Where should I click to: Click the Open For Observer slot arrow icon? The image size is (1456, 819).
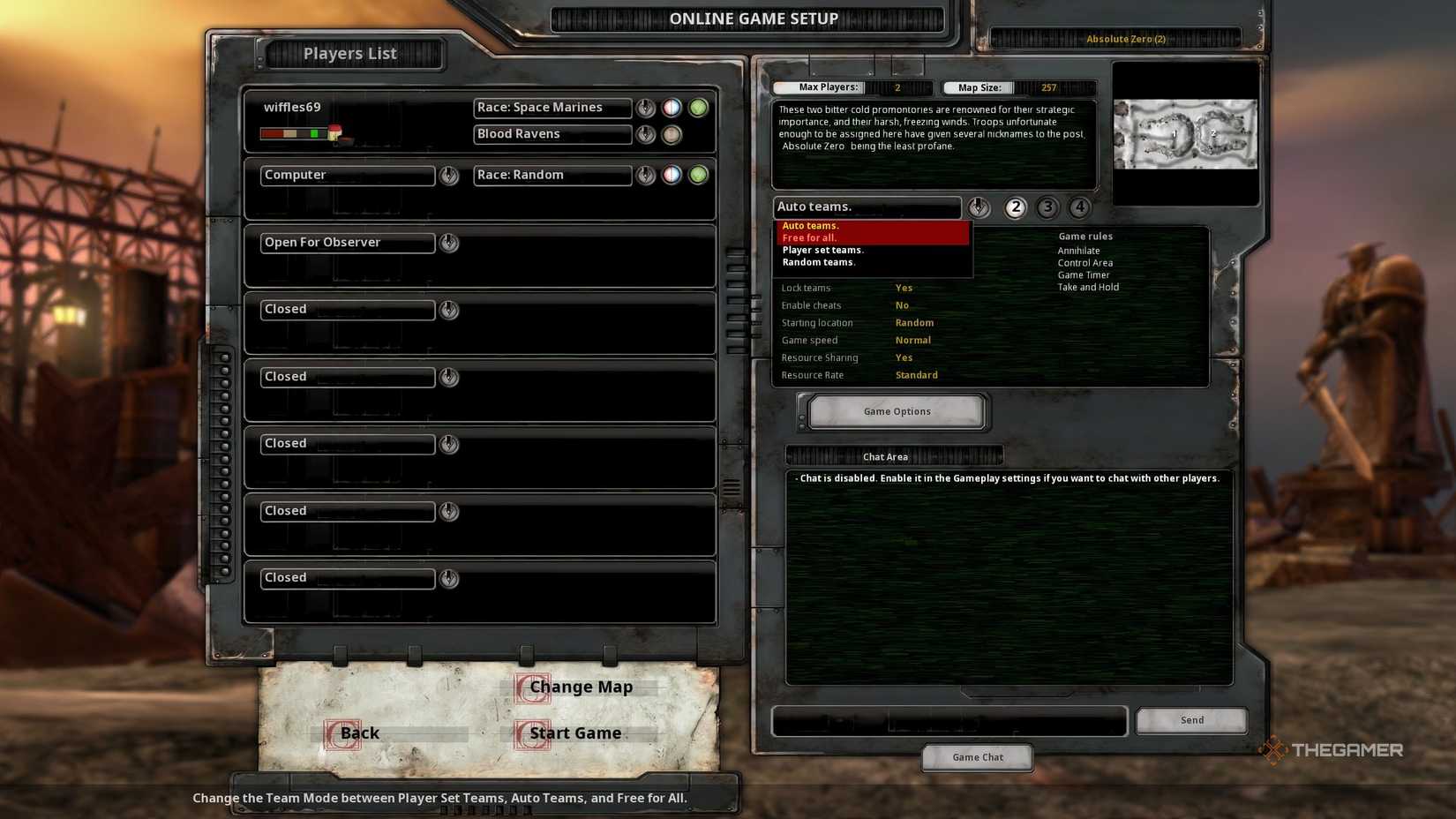tap(449, 243)
